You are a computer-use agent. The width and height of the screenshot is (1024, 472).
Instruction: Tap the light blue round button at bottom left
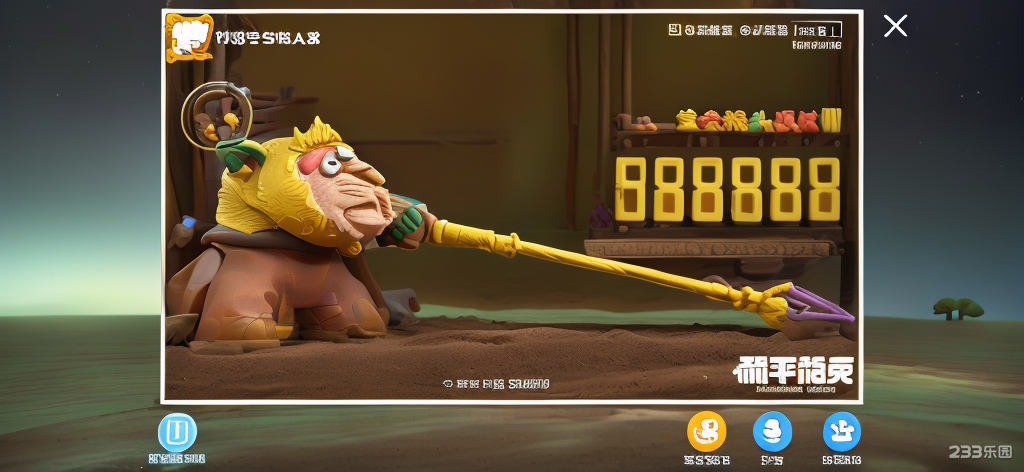tap(177, 432)
